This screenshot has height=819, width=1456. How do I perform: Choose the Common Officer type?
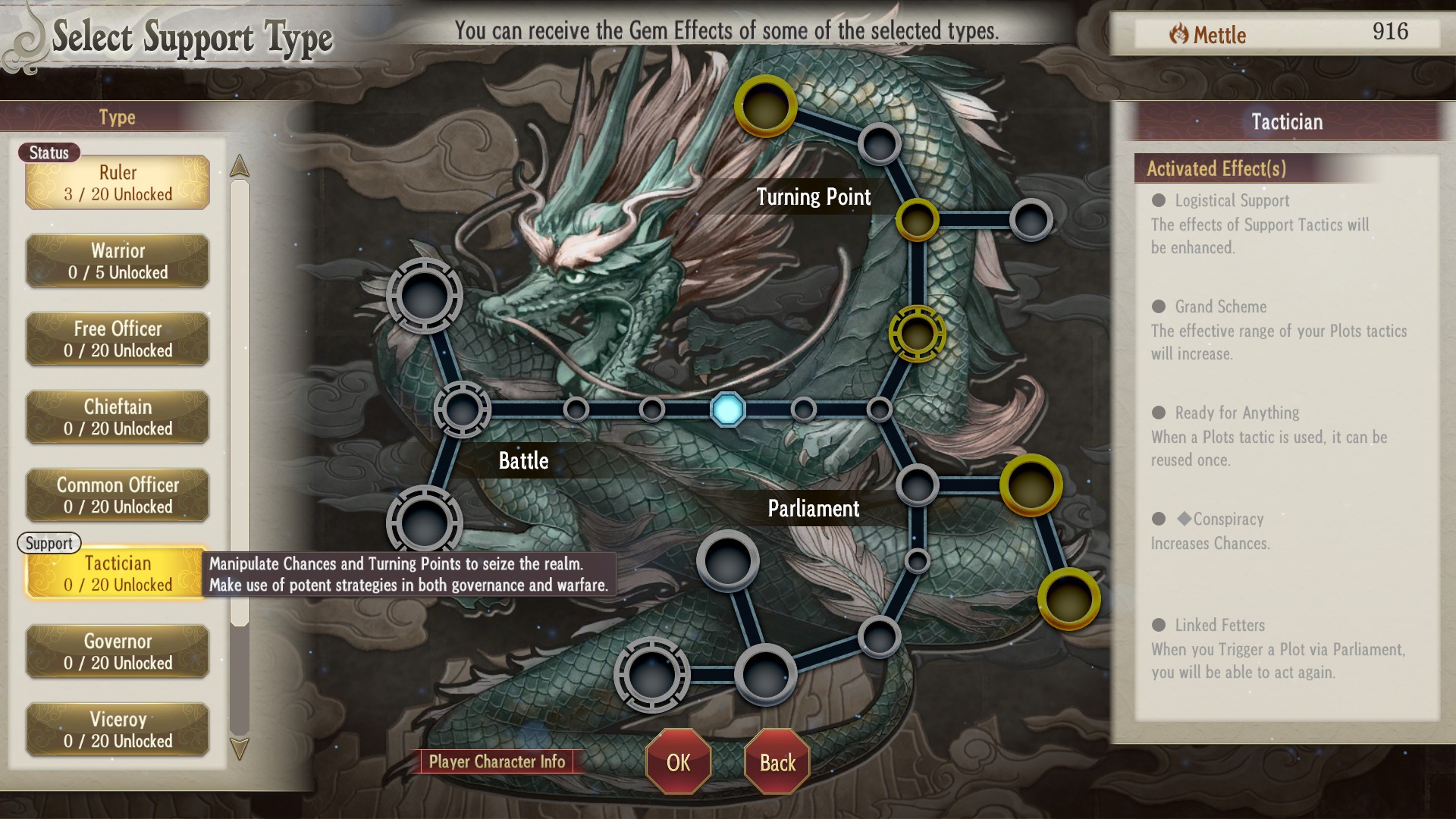click(x=118, y=495)
